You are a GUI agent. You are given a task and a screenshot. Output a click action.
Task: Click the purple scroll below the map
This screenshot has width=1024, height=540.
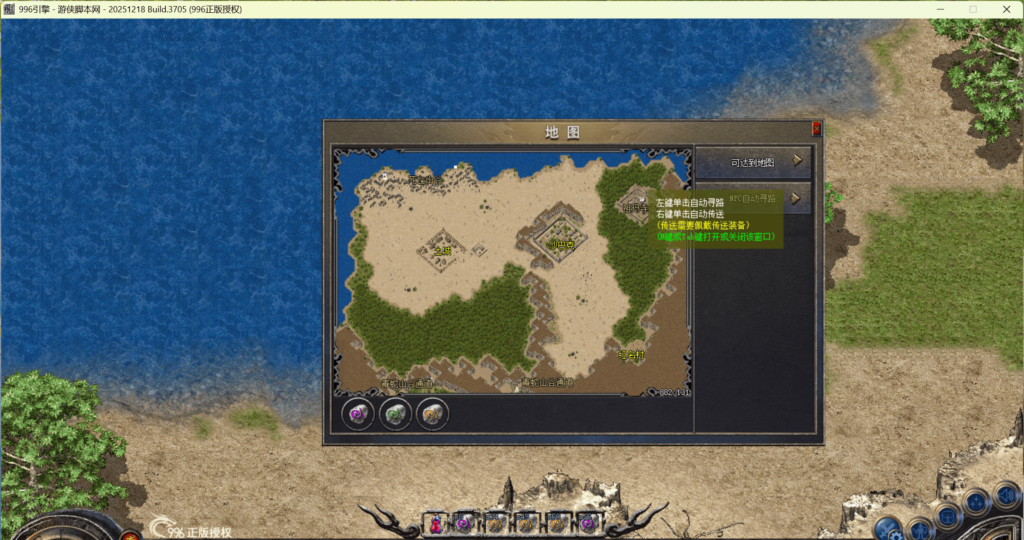[357, 414]
